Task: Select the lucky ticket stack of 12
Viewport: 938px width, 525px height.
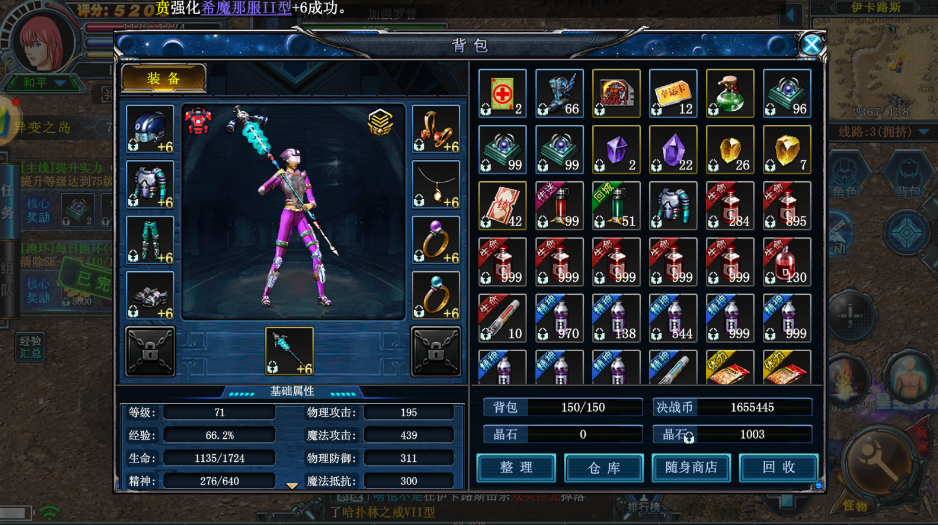Action: [x=673, y=94]
